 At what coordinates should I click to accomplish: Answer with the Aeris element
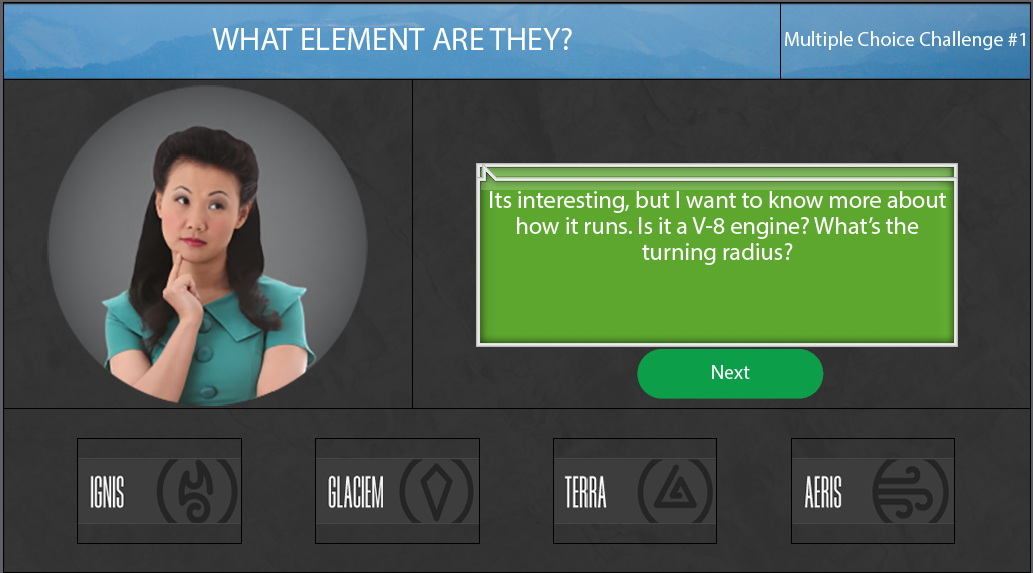(873, 491)
